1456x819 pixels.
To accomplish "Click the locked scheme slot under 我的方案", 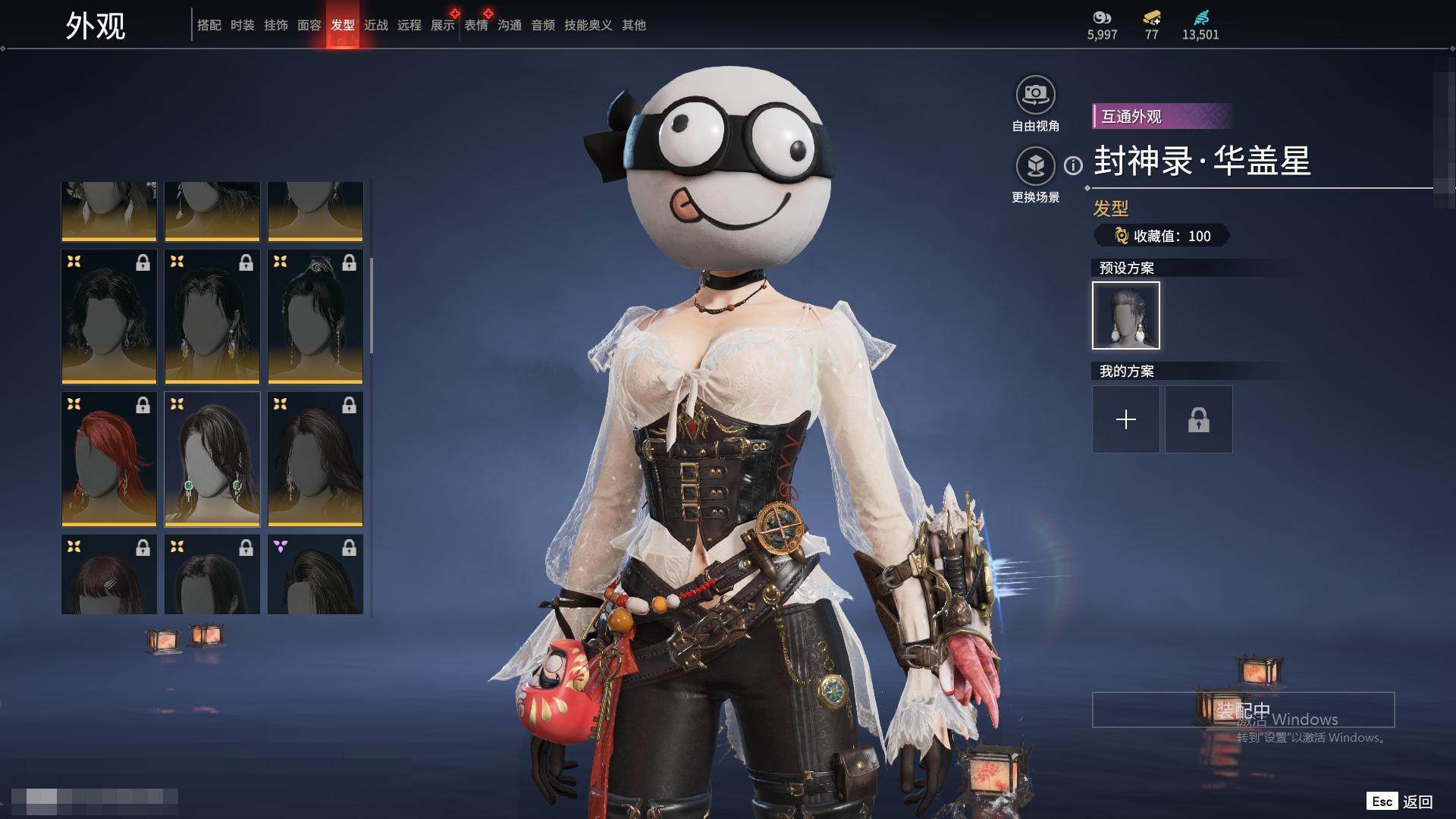I will click(1198, 419).
